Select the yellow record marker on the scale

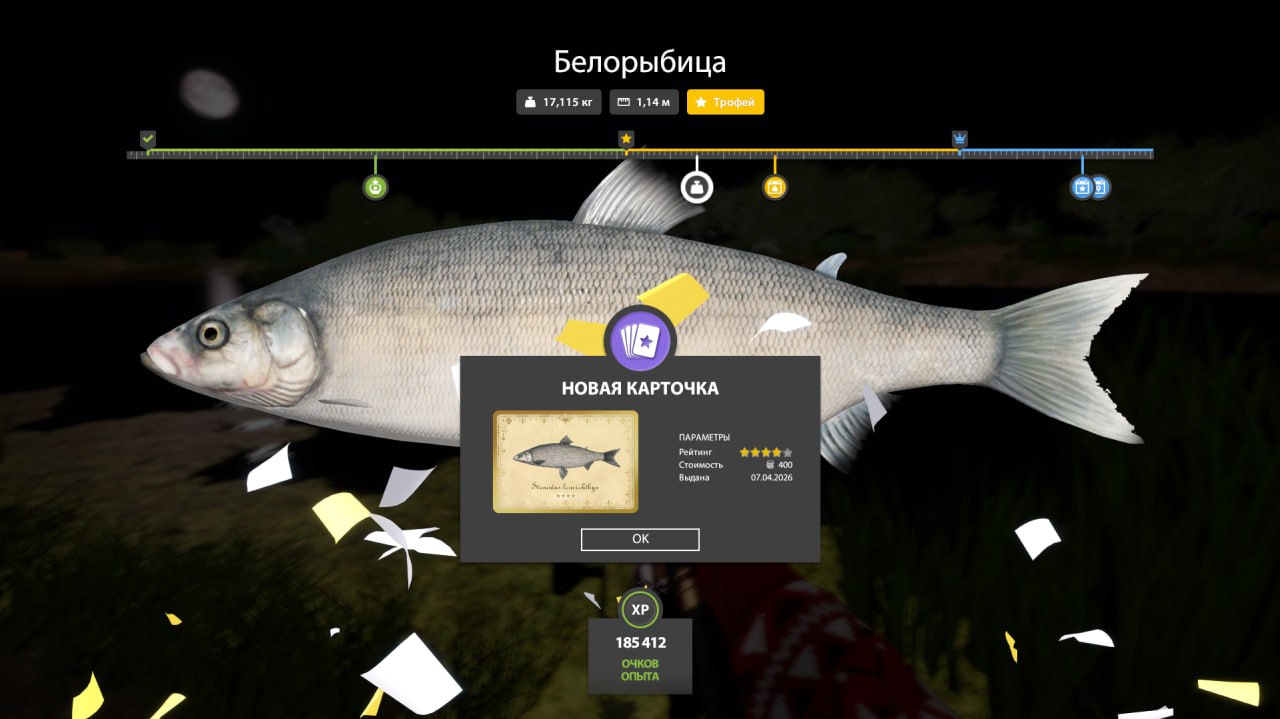[x=775, y=187]
